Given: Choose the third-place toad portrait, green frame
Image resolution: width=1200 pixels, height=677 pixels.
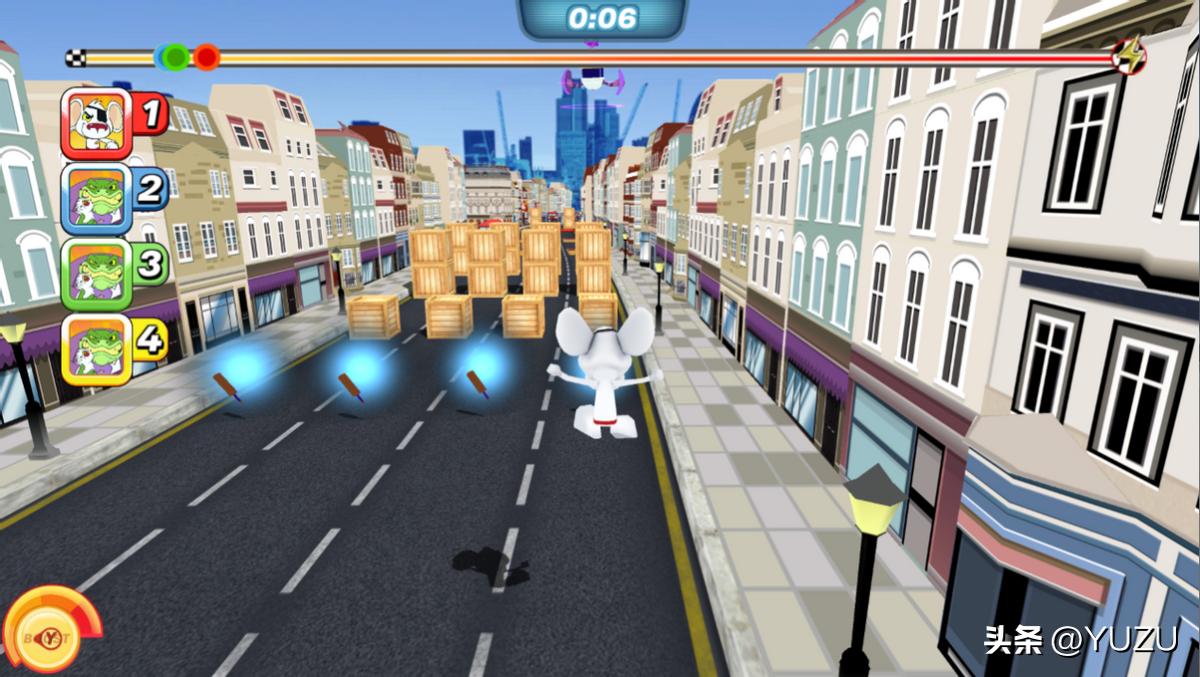Looking at the screenshot, I should tap(97, 274).
